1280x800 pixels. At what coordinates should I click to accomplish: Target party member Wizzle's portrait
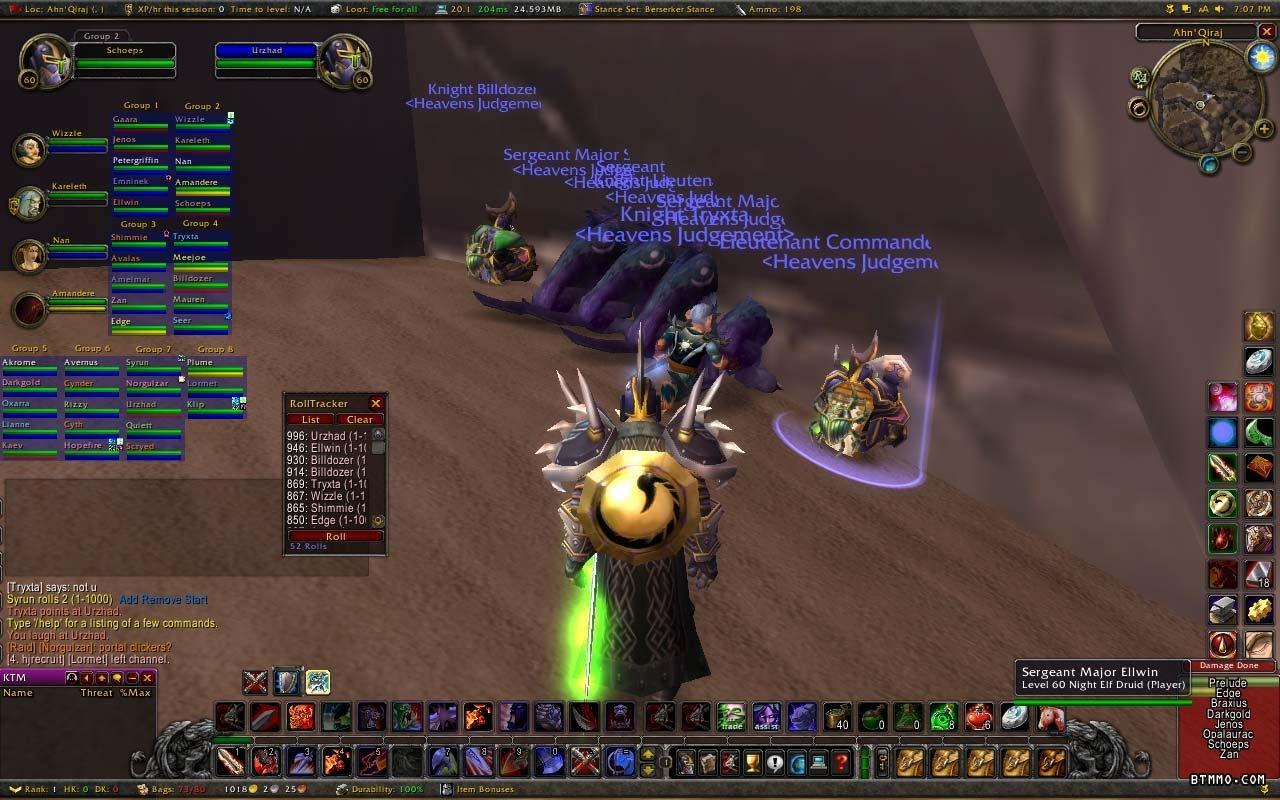29,150
